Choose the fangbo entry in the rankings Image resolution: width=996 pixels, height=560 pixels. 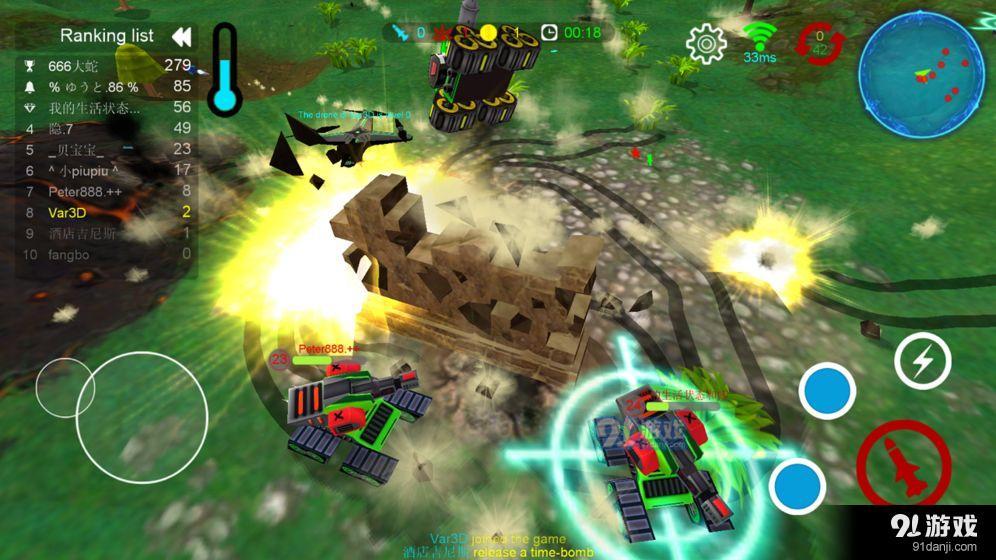[106, 254]
